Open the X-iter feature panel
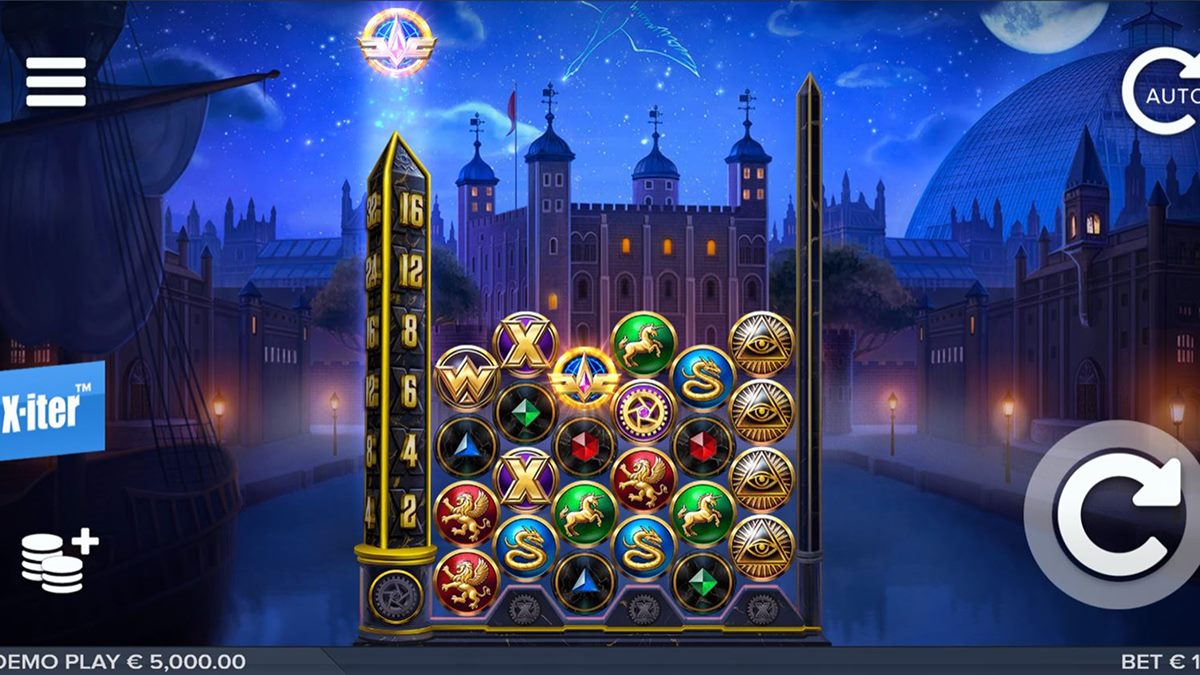 [x=50, y=410]
